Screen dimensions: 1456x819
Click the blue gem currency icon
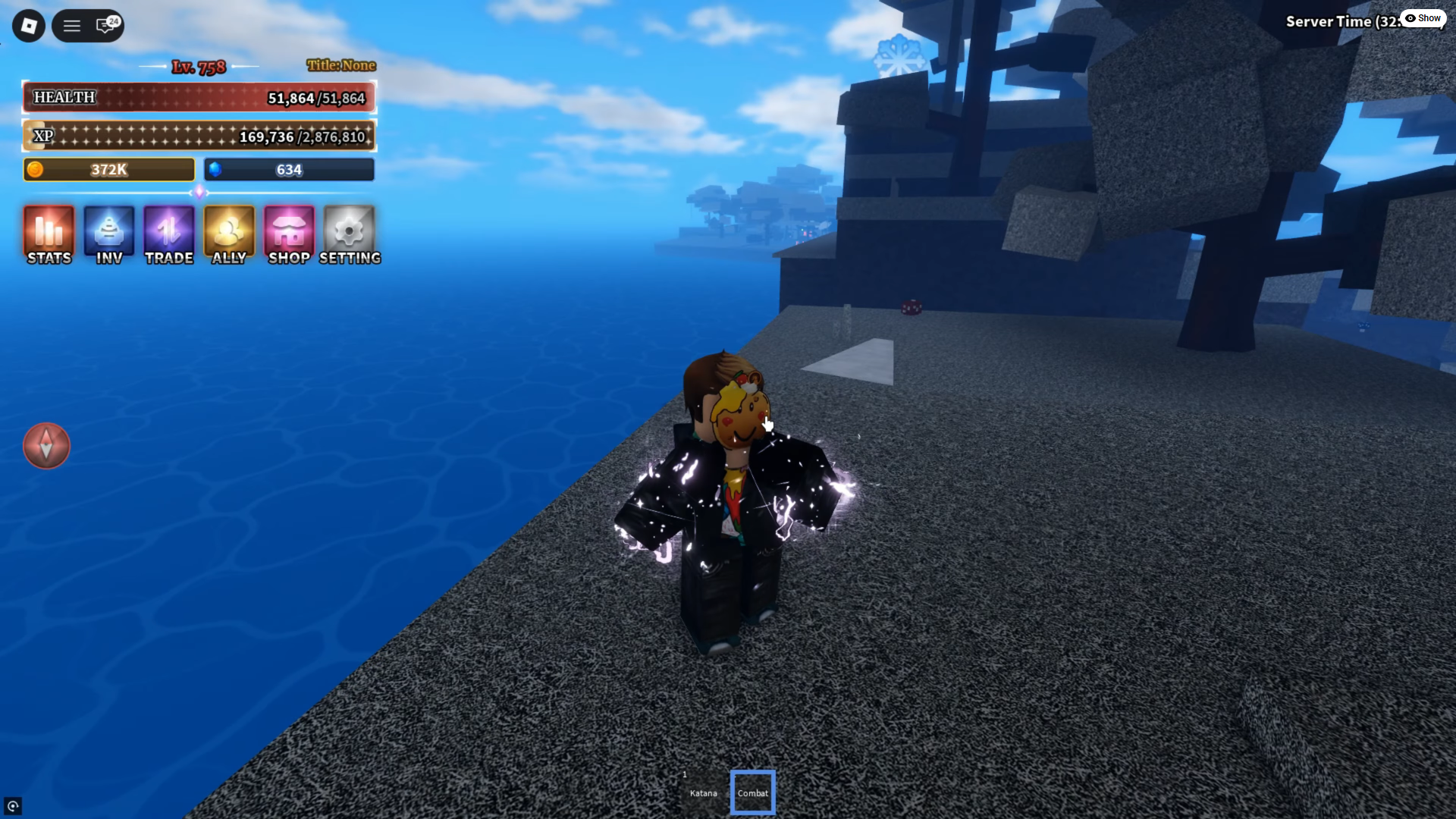[x=216, y=170]
